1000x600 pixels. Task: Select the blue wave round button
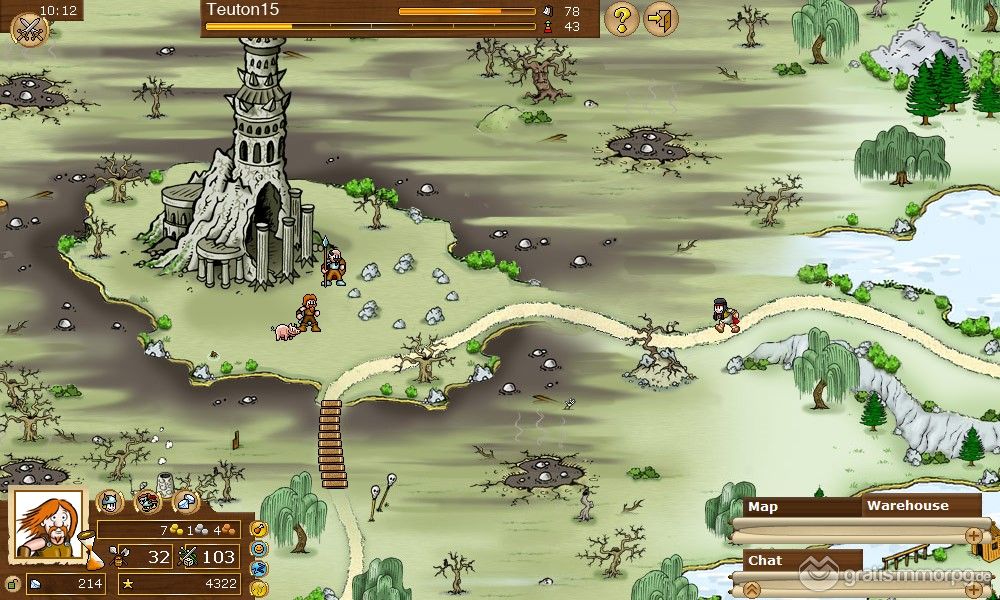tap(258, 568)
